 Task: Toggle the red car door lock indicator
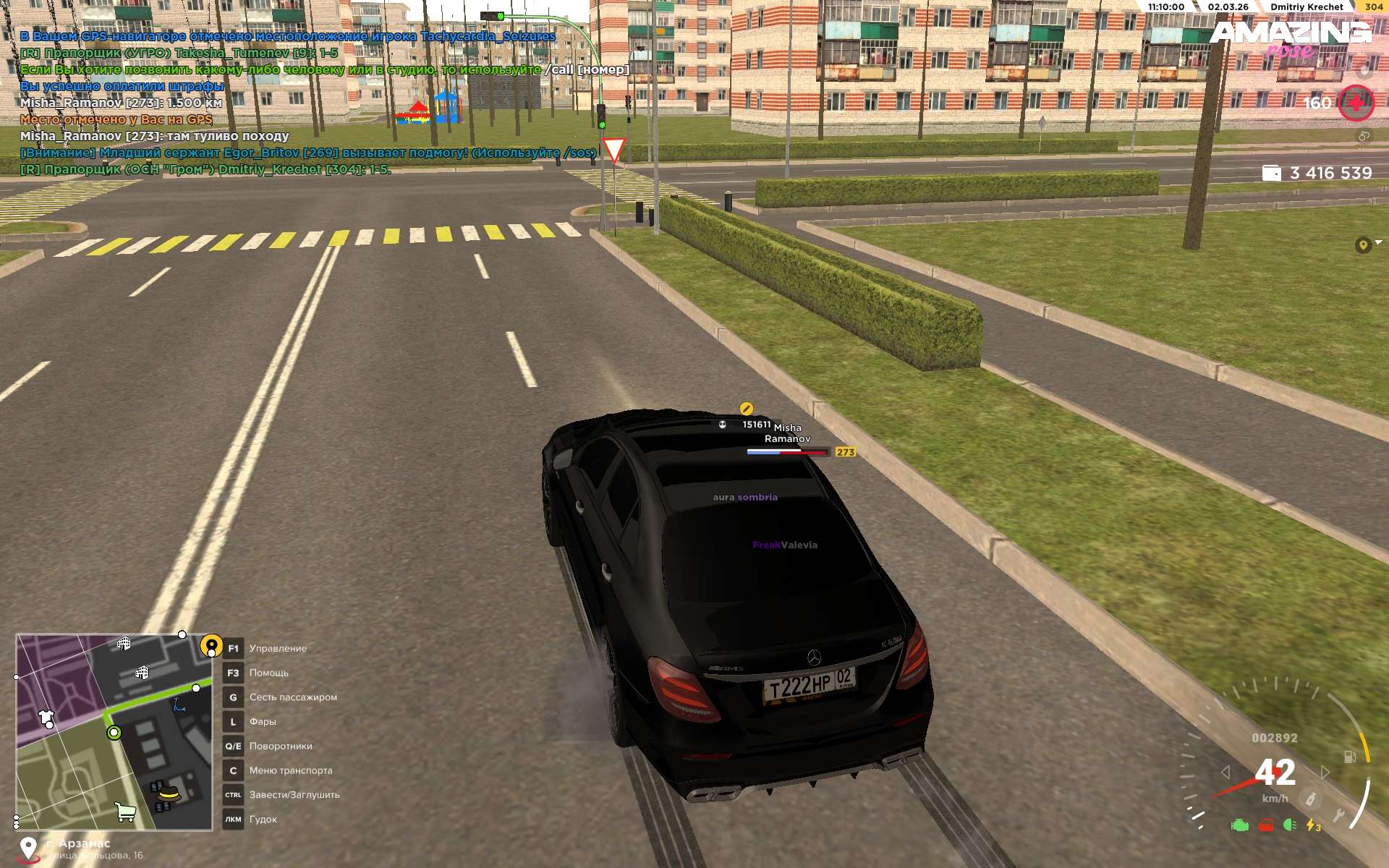coord(1266,825)
